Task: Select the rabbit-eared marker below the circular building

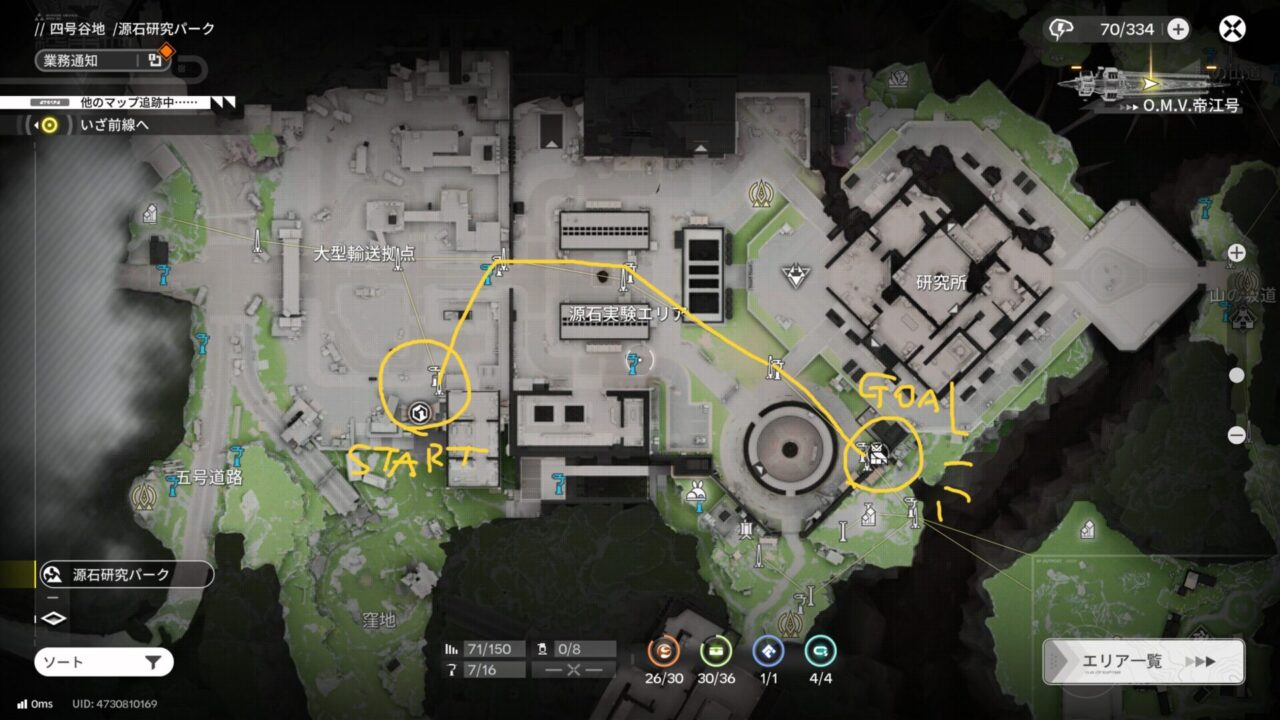Action: pos(692,491)
